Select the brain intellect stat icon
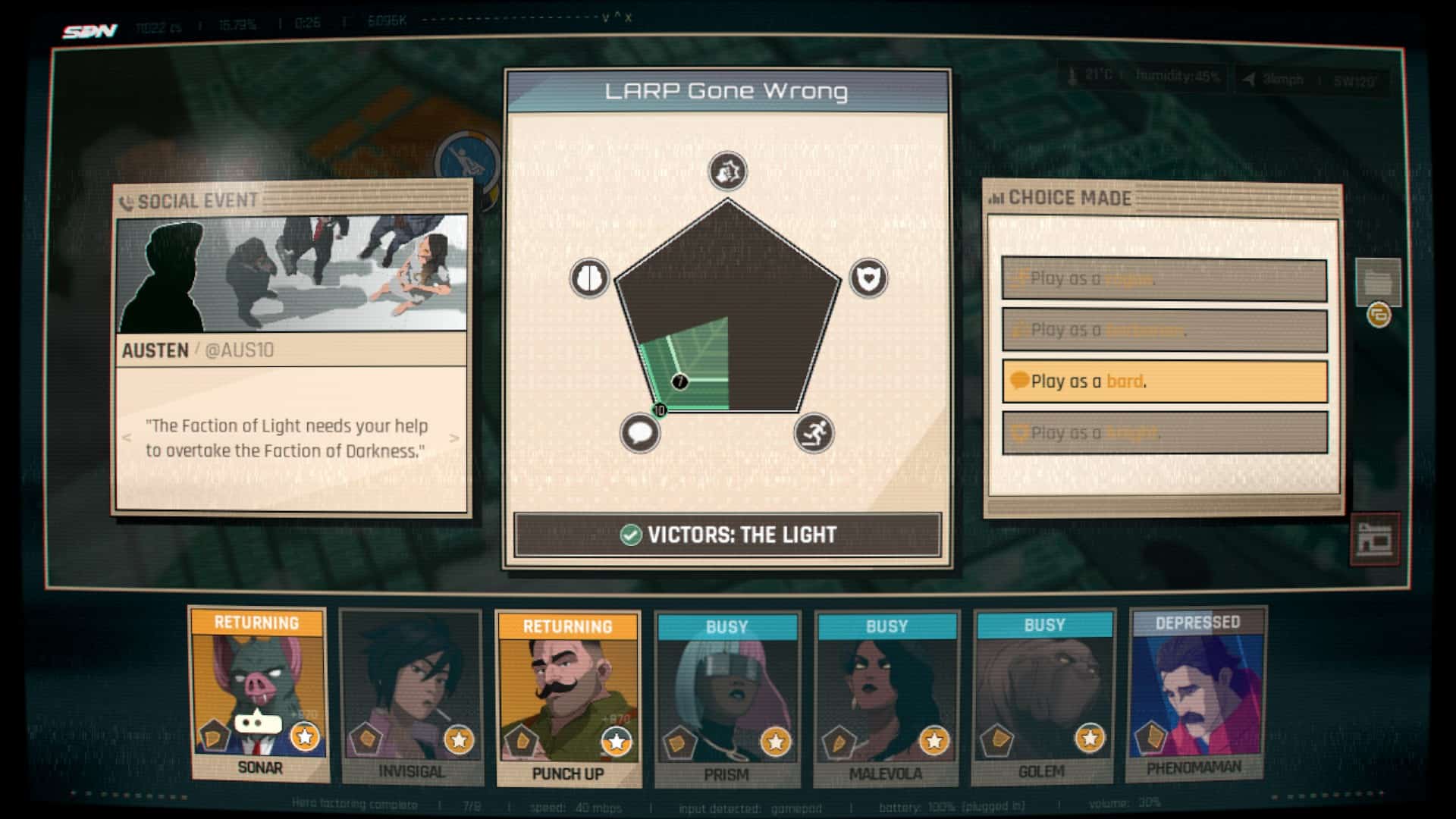 (x=589, y=278)
